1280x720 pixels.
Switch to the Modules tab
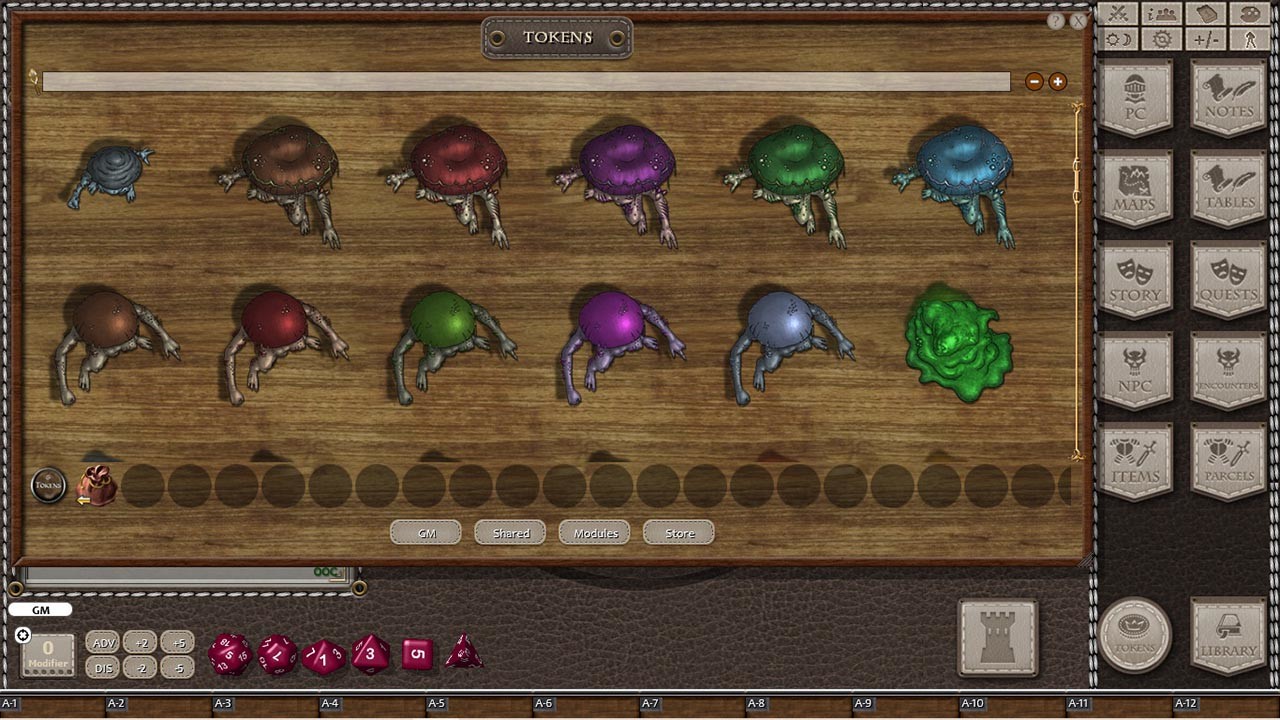pyautogui.click(x=594, y=533)
